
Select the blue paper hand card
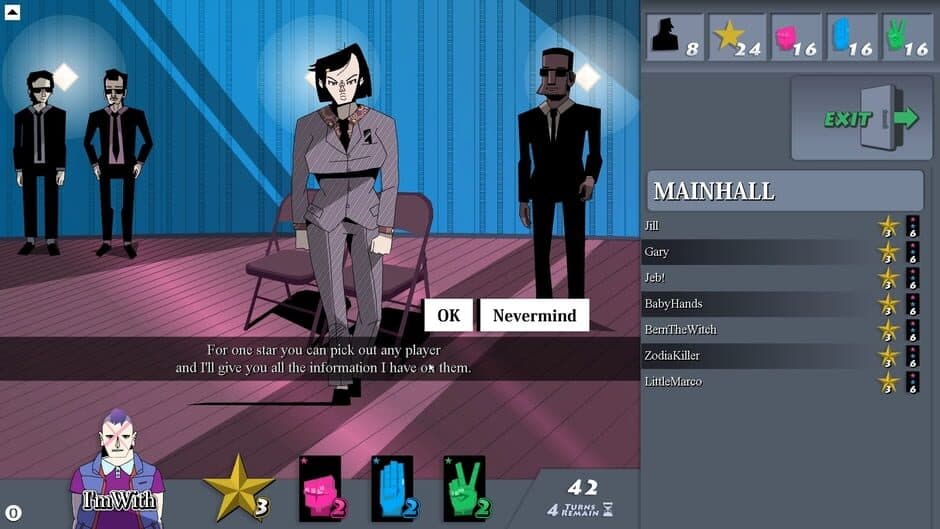pyautogui.click(x=392, y=488)
